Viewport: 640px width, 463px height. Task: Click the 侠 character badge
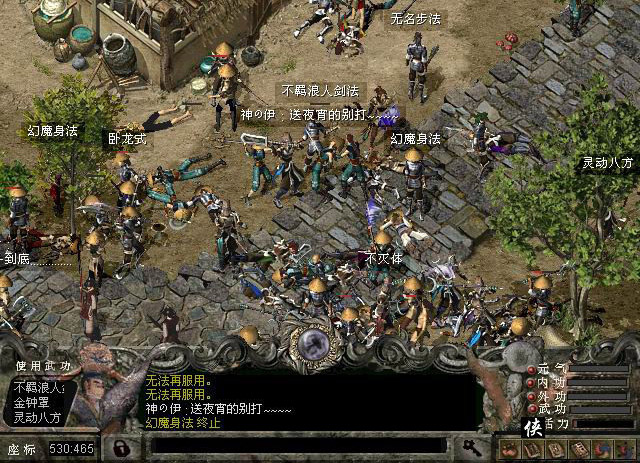[x=533, y=428]
